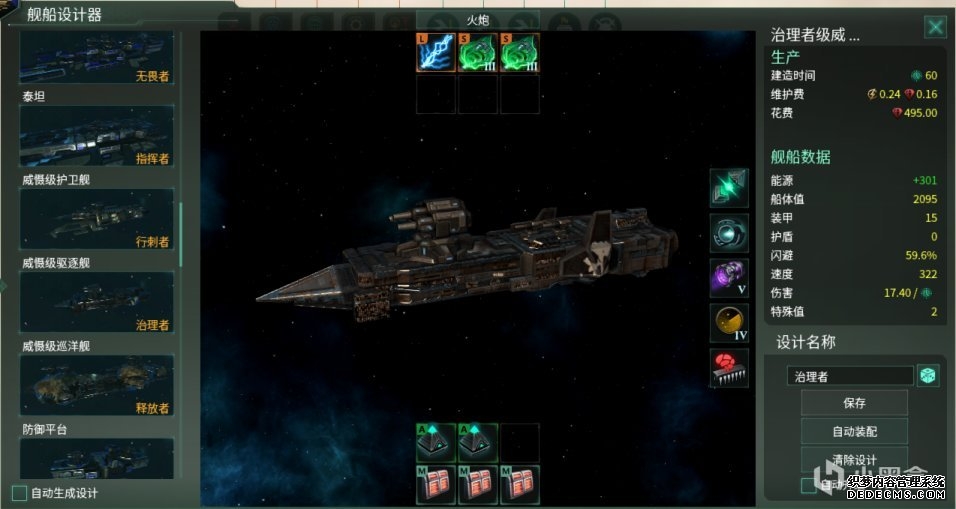The height and width of the screenshot is (509, 956).
Task: Select the large lightning weapon slot
Action: 435,53
